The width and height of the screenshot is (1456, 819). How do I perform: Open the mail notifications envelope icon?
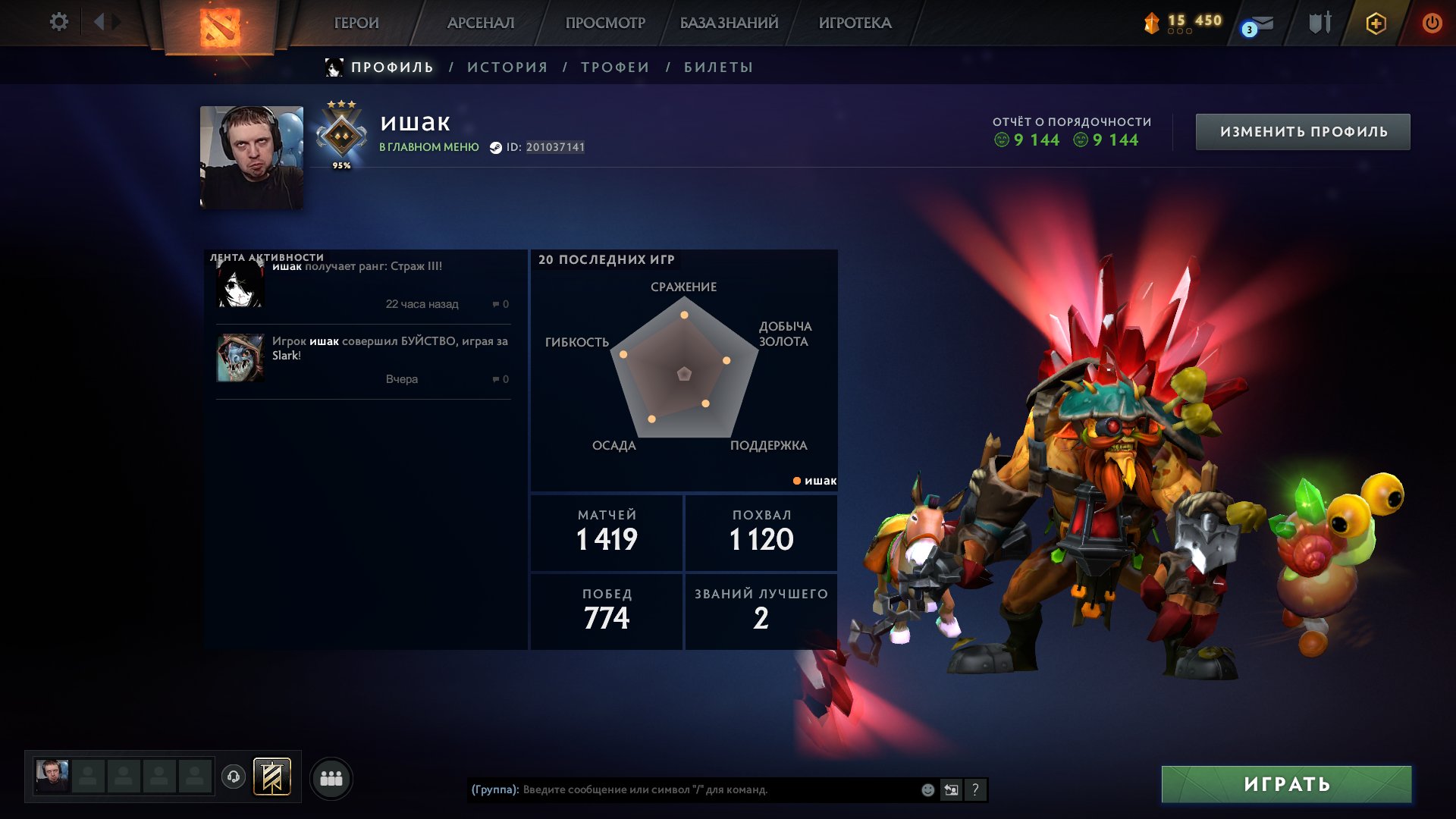pyautogui.click(x=1259, y=24)
